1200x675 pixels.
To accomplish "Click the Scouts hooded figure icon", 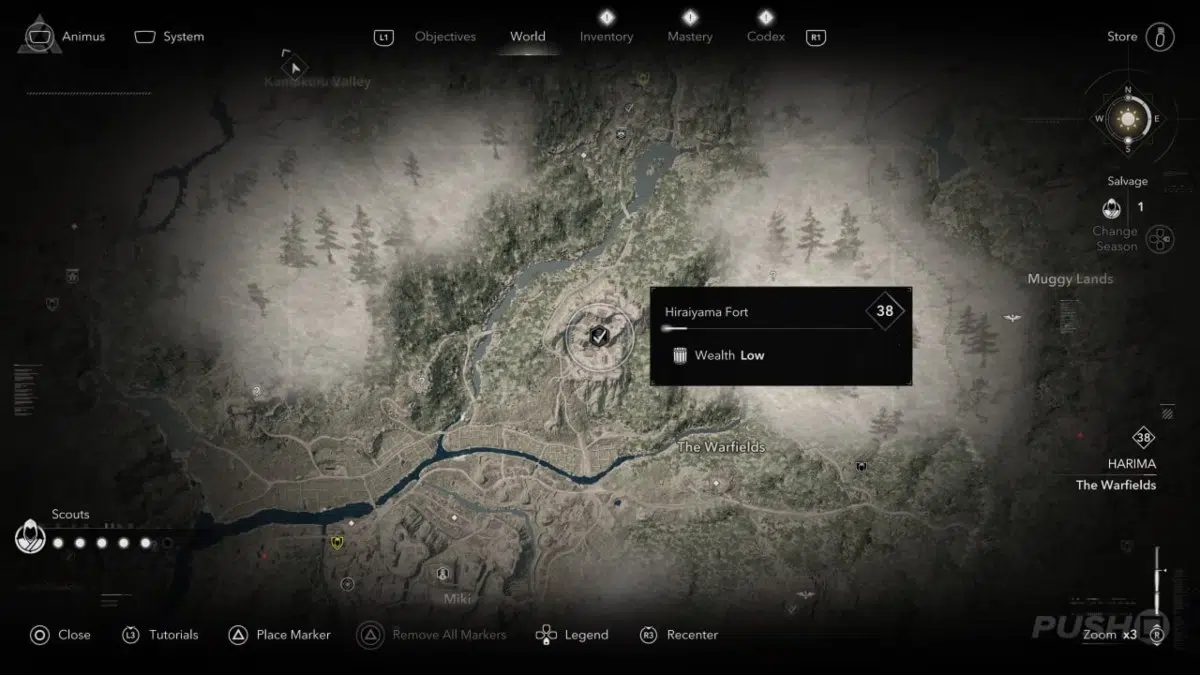I will [31, 538].
